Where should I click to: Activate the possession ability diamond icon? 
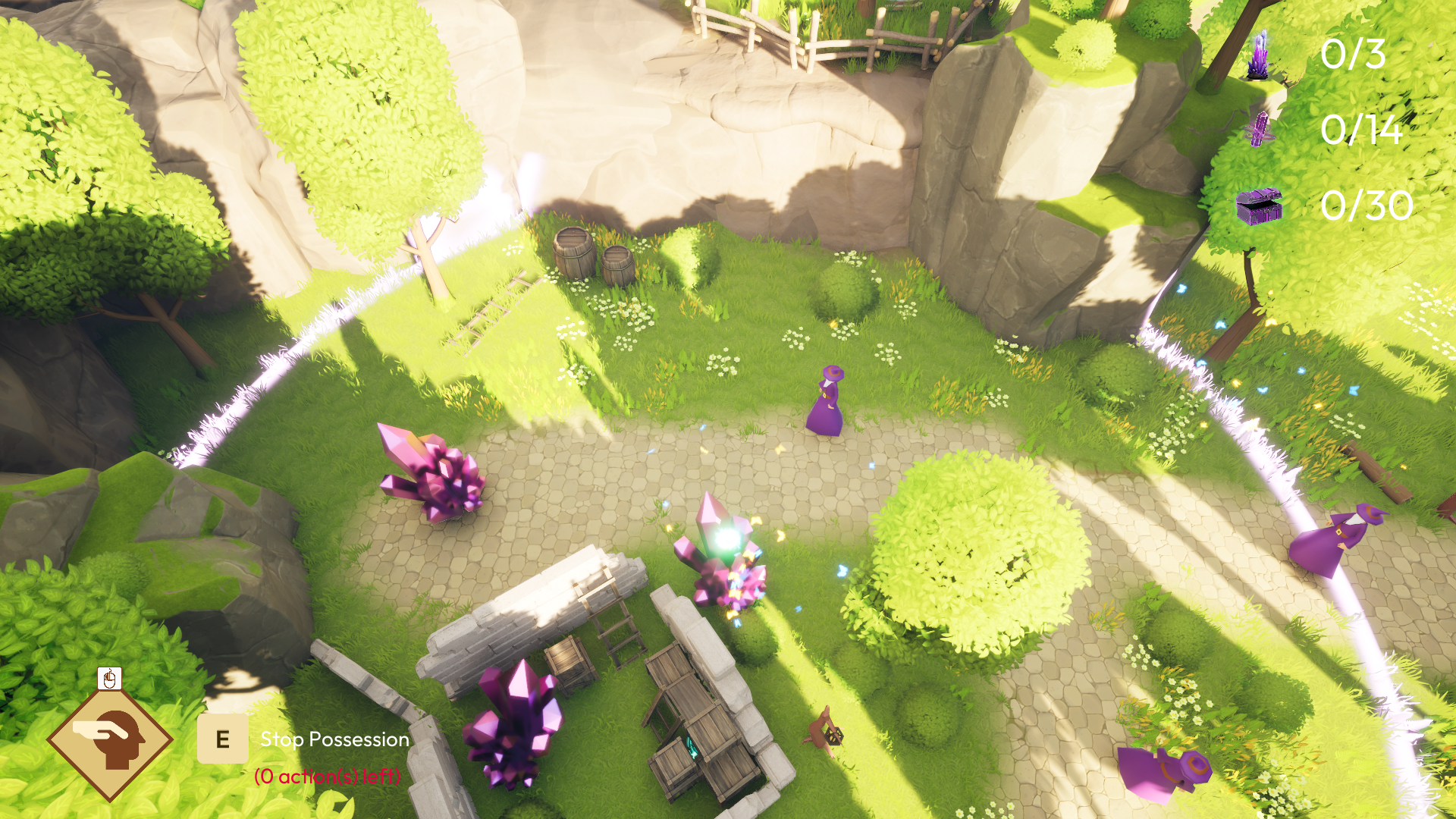pos(111,739)
